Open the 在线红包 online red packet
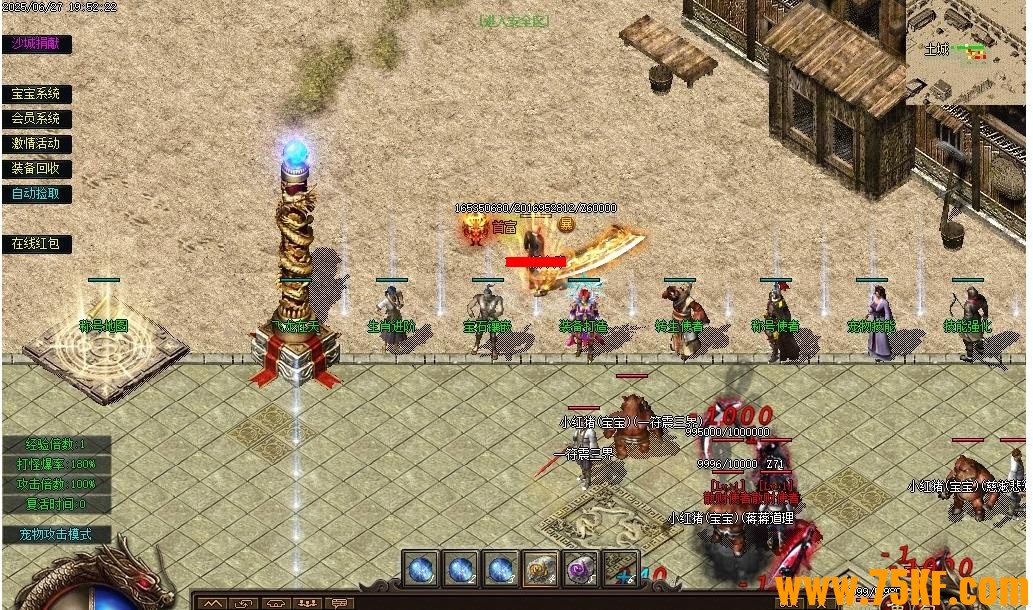Viewport: 1033px width, 610px height. pos(36,244)
